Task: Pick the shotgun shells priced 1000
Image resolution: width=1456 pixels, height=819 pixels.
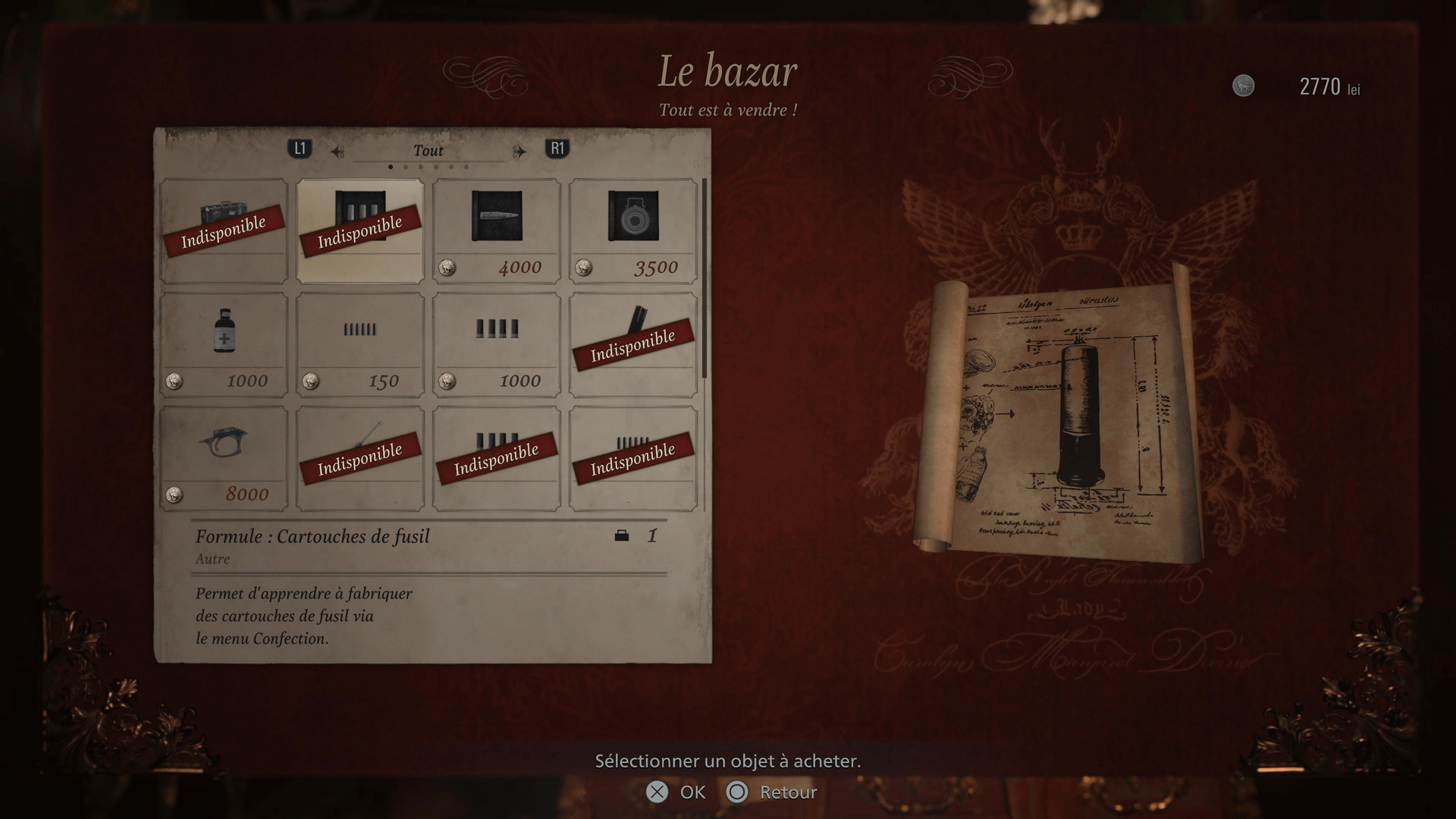Action: click(x=497, y=345)
